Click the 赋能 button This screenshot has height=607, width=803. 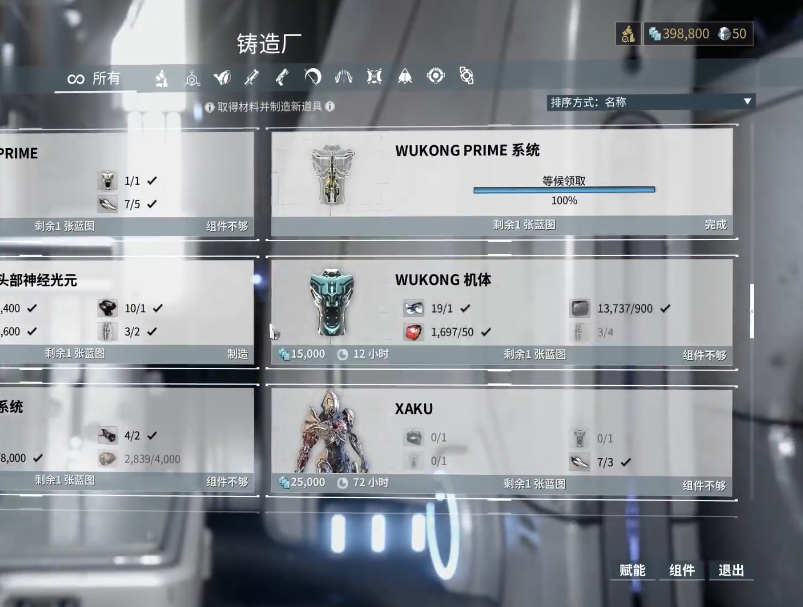tap(632, 570)
